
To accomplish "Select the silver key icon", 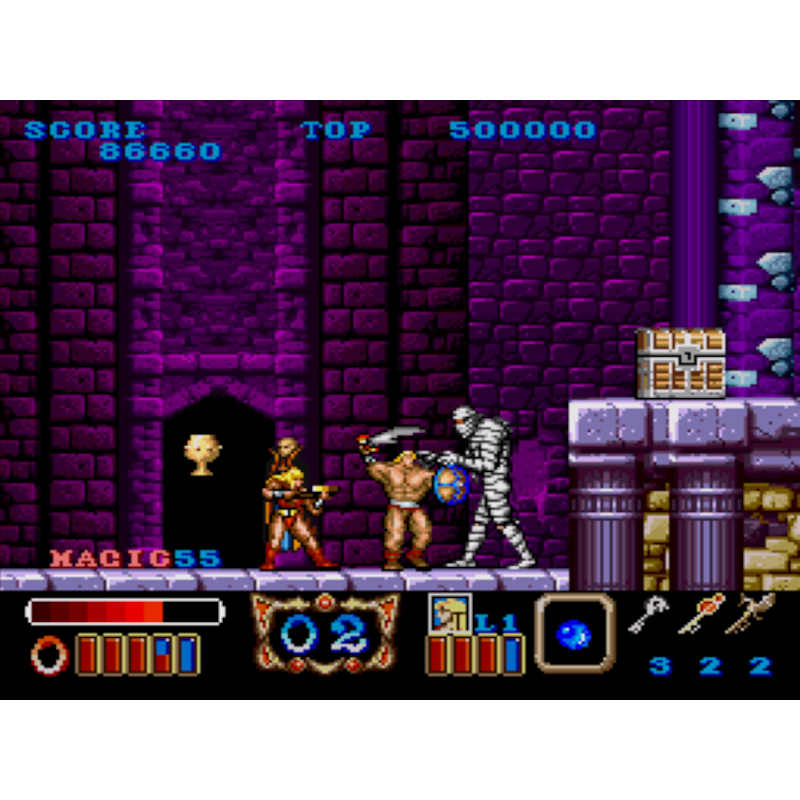I will point(650,614).
